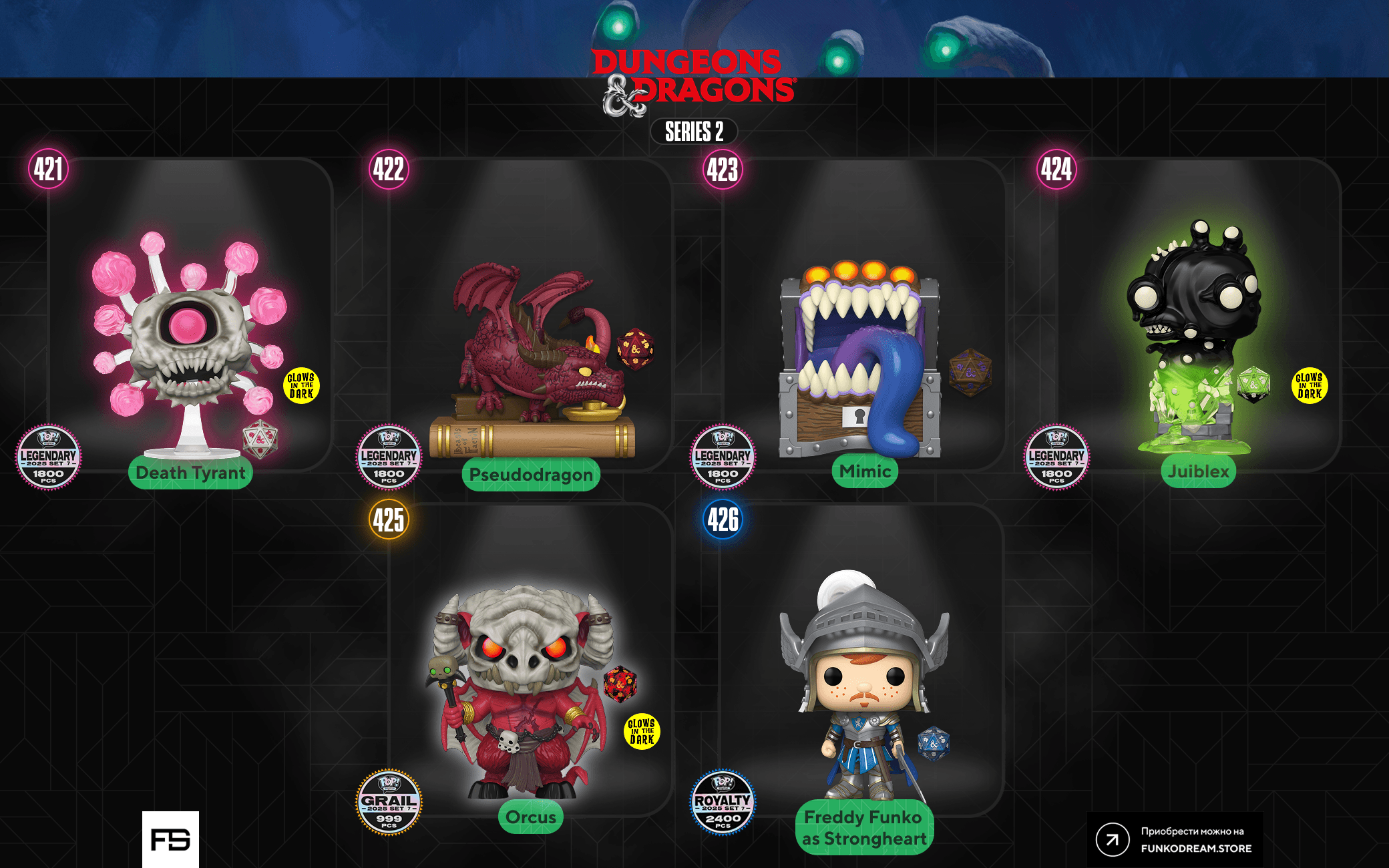Select the Orcus name label
The height and width of the screenshot is (868, 1389).
pyautogui.click(x=531, y=817)
